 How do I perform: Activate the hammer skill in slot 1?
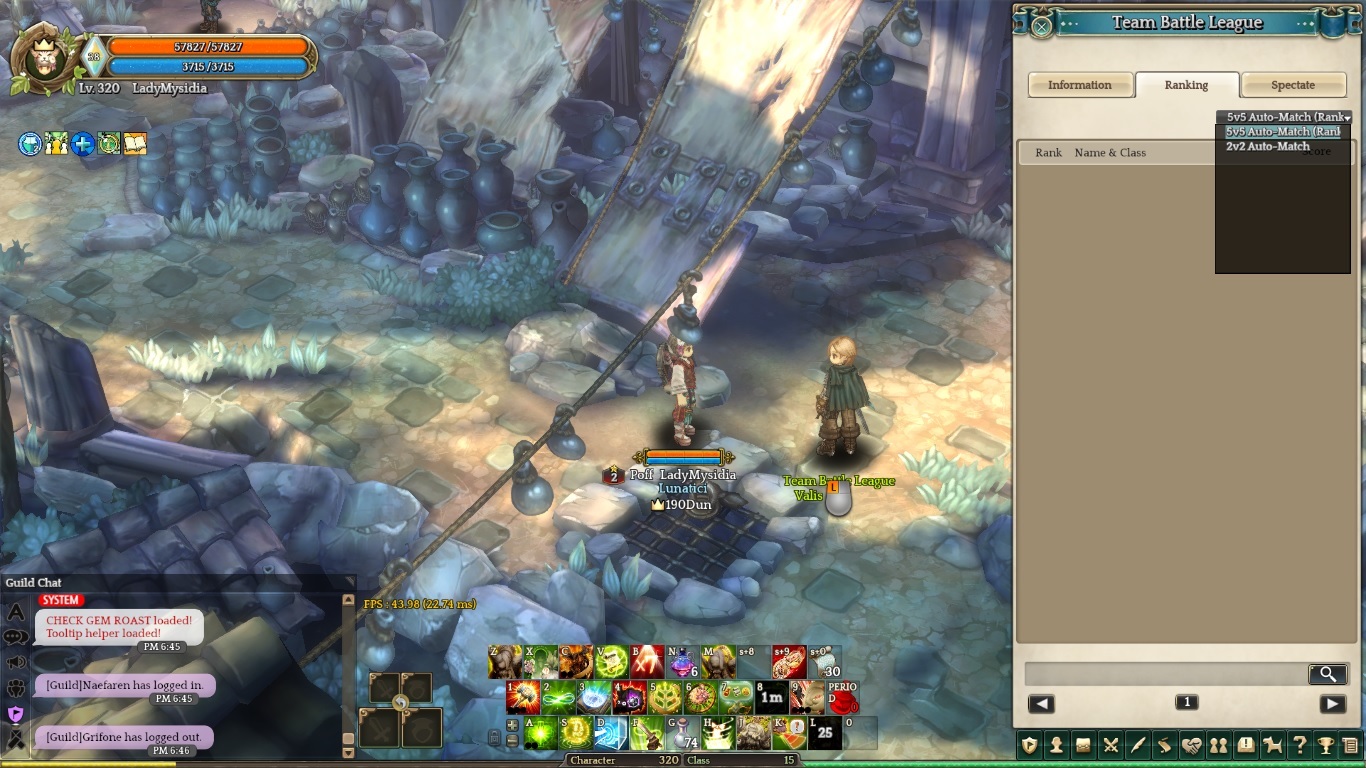click(523, 697)
